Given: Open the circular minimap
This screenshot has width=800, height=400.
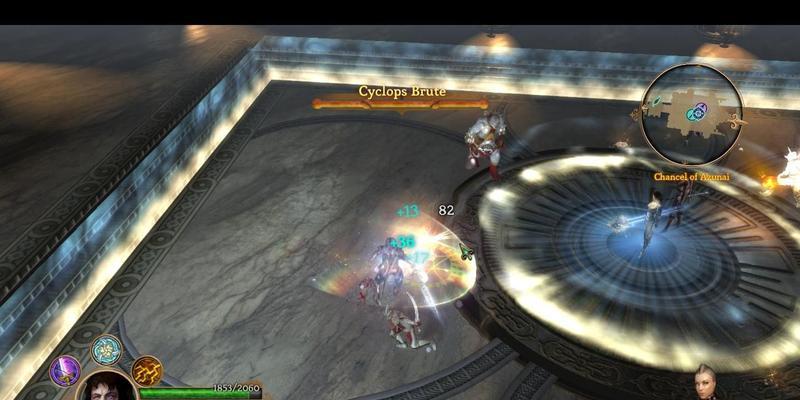Looking at the screenshot, I should 692,113.
